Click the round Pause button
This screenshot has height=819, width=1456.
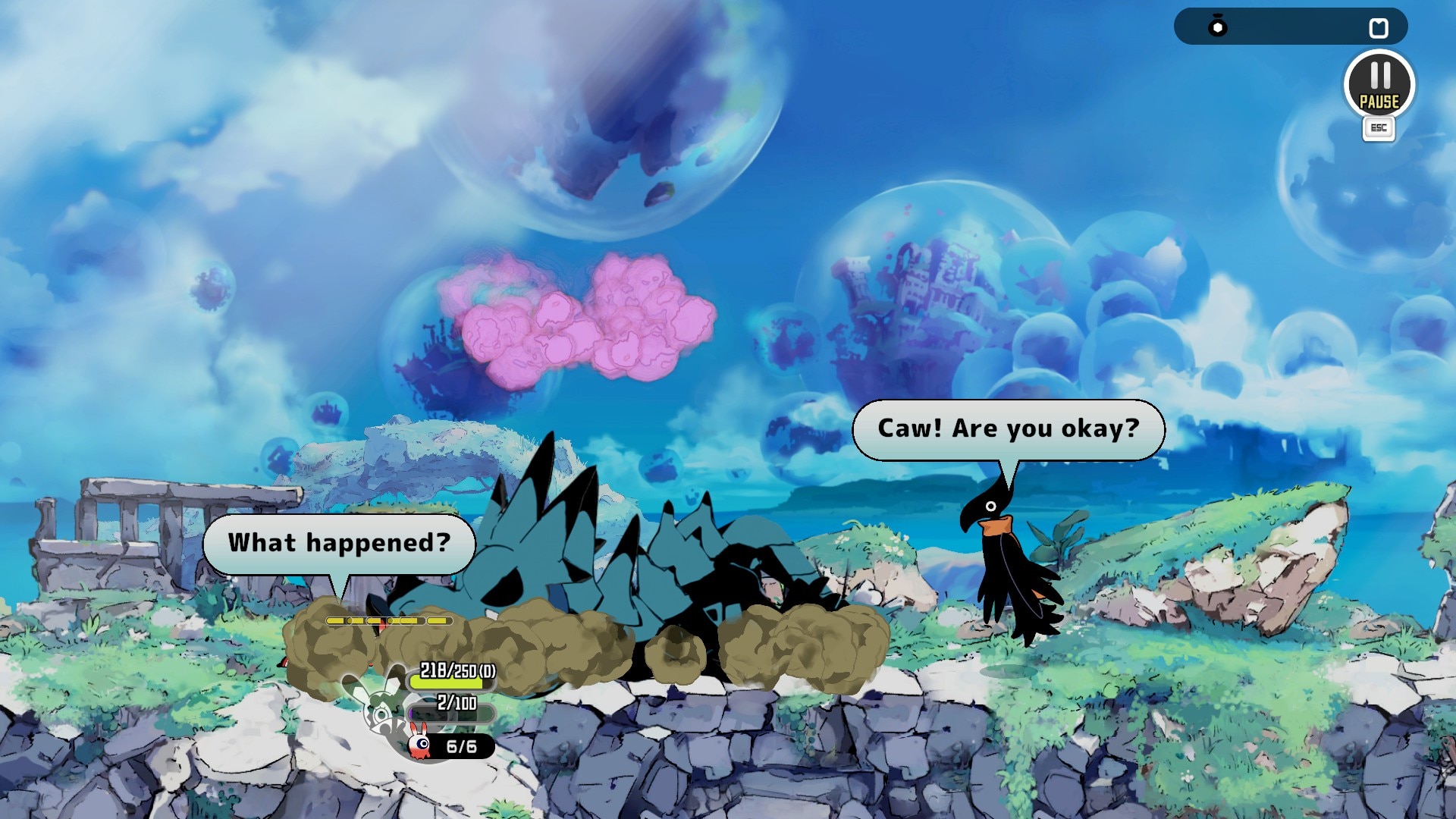(x=1379, y=85)
